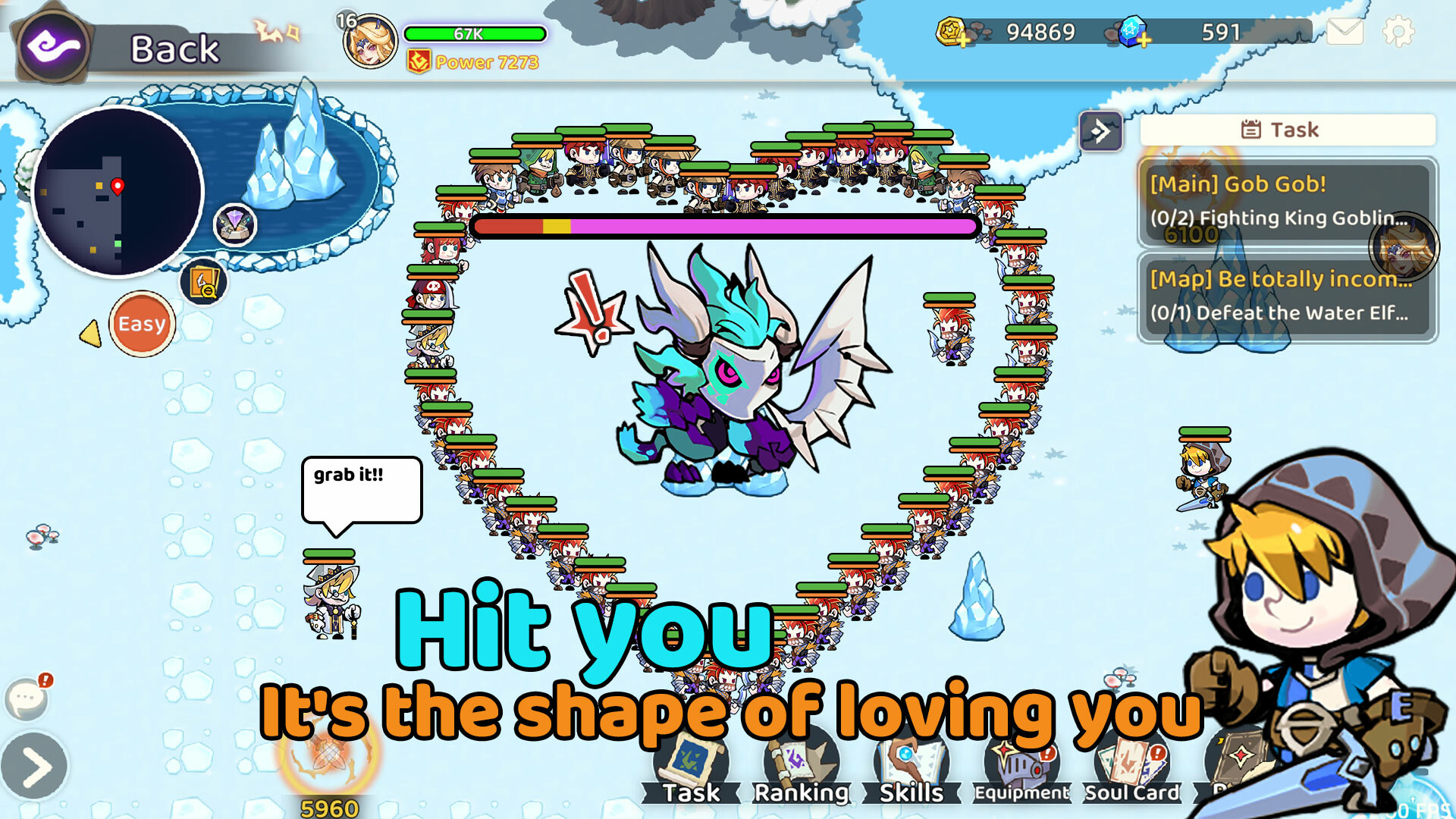1456x819 pixels.
Task: Tap the boss health bar
Action: pyautogui.click(x=724, y=224)
